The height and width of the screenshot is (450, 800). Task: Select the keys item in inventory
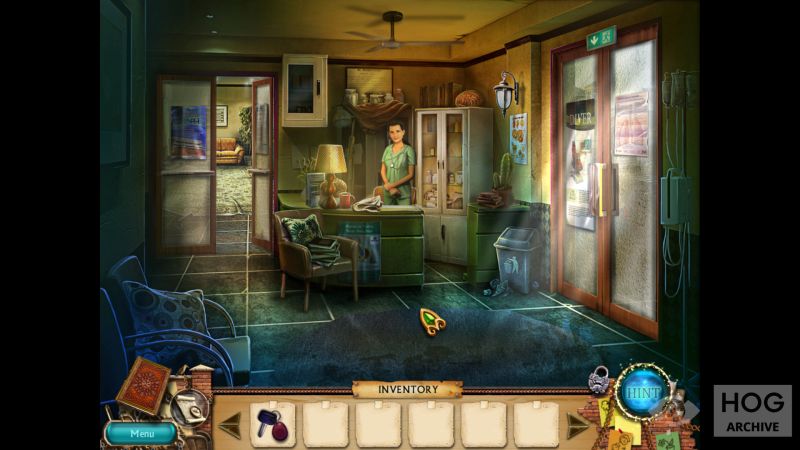272,422
